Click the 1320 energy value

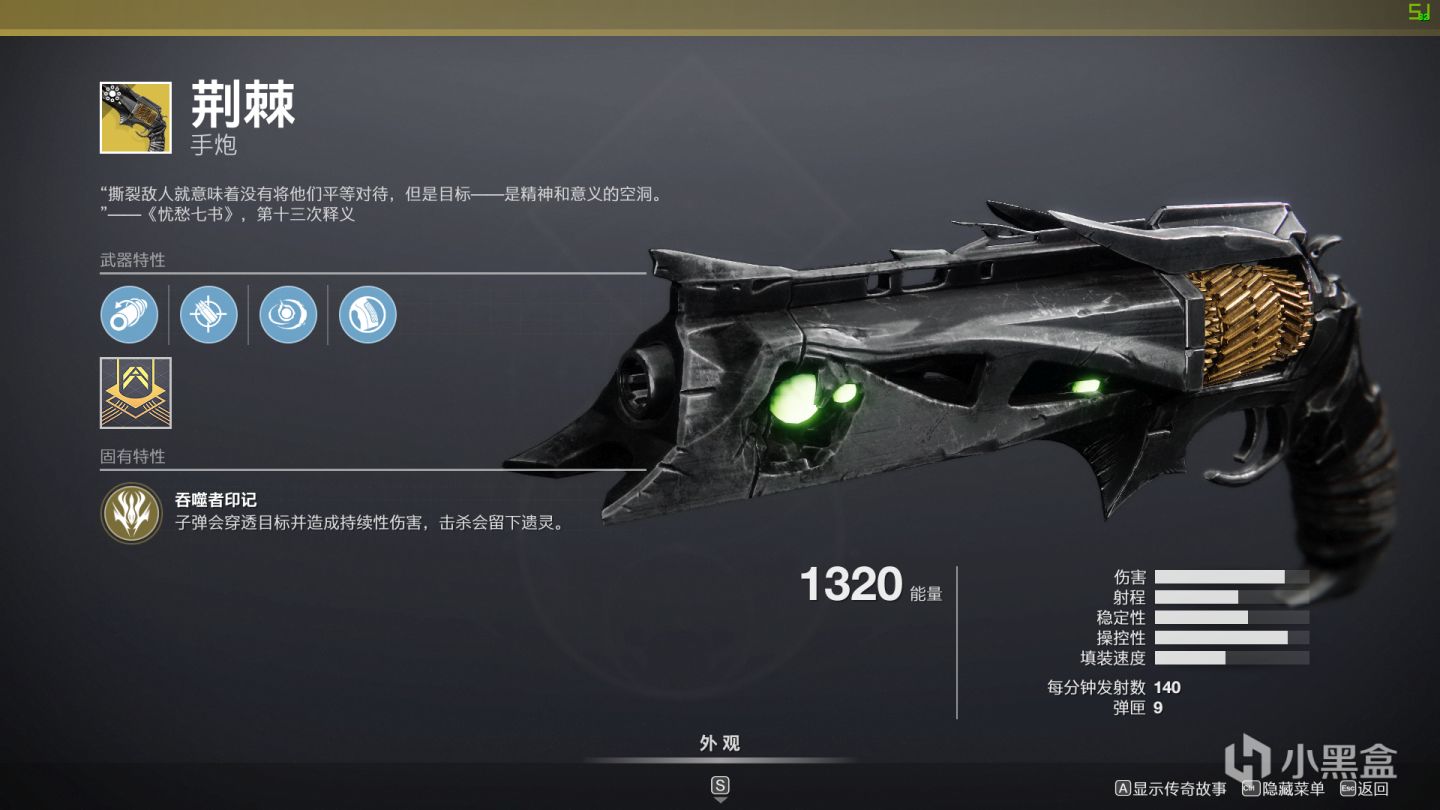coord(849,585)
